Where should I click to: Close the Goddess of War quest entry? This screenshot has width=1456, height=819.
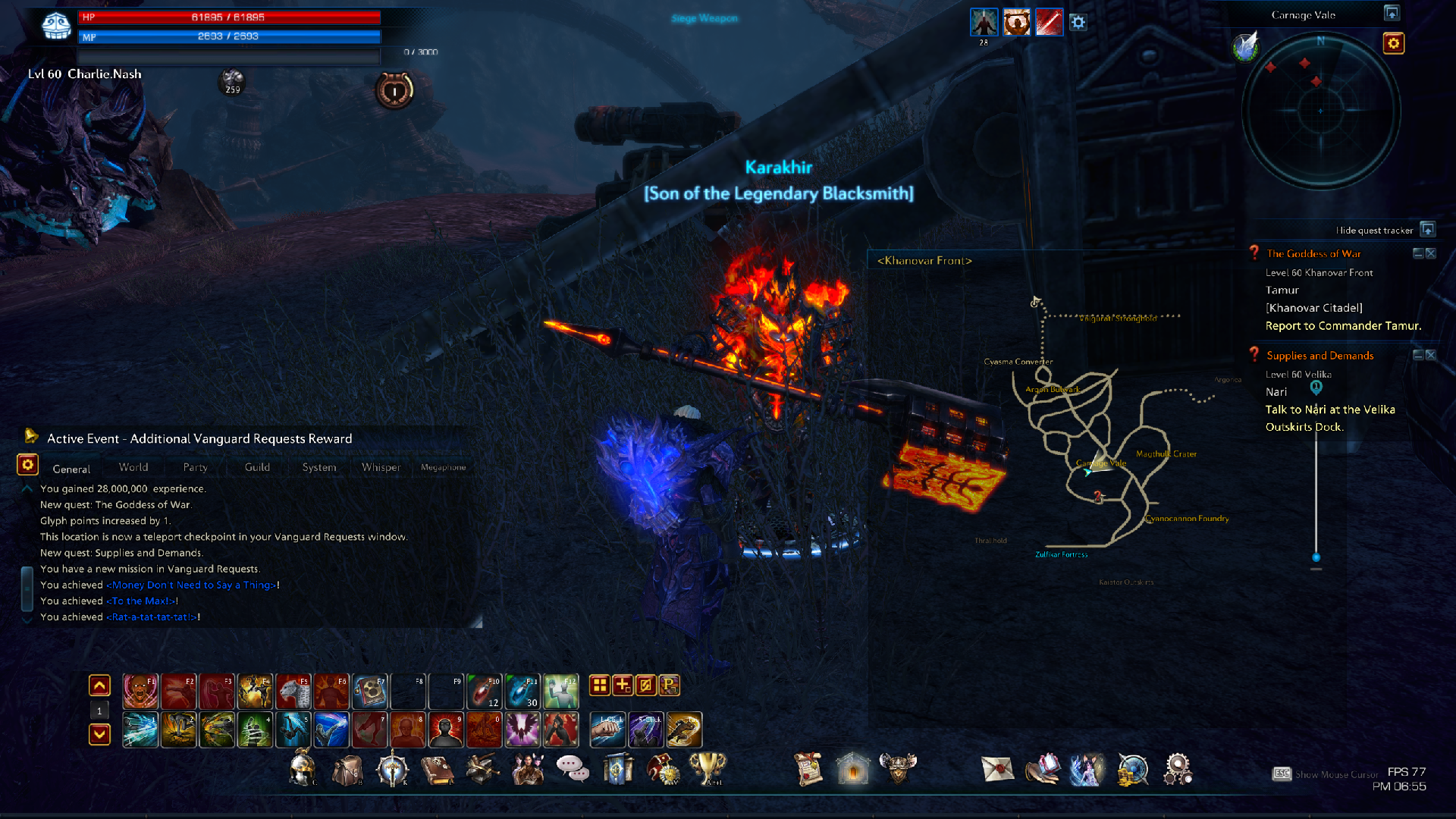tap(1431, 253)
